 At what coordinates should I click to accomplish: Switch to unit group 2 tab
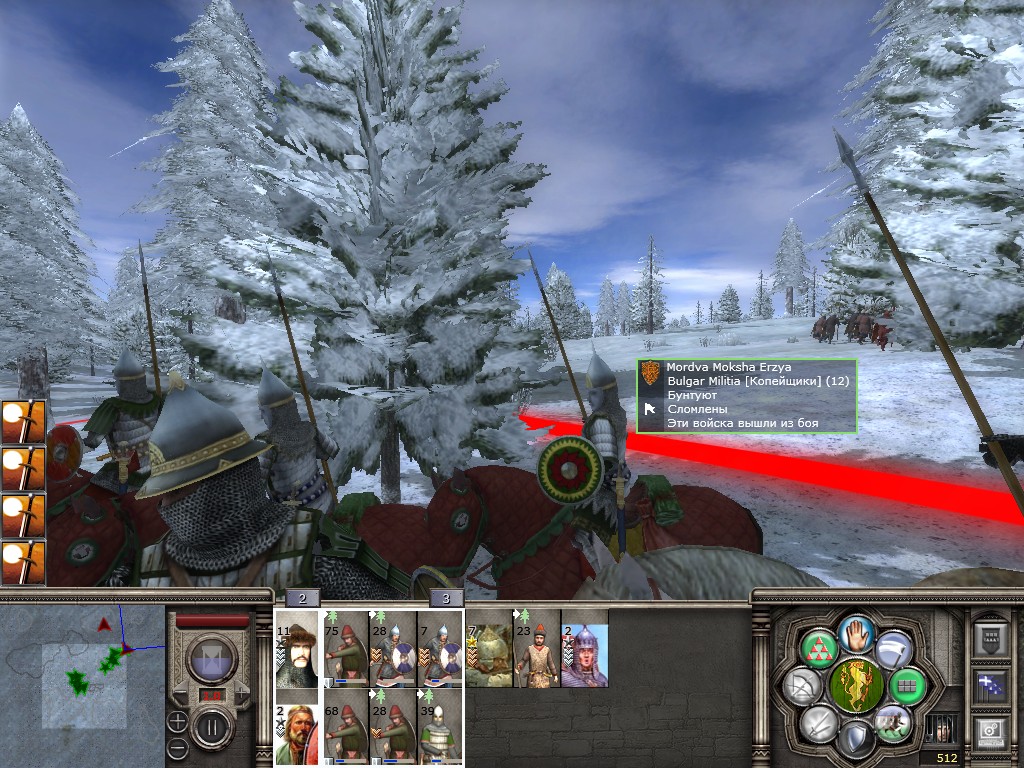pyautogui.click(x=302, y=598)
